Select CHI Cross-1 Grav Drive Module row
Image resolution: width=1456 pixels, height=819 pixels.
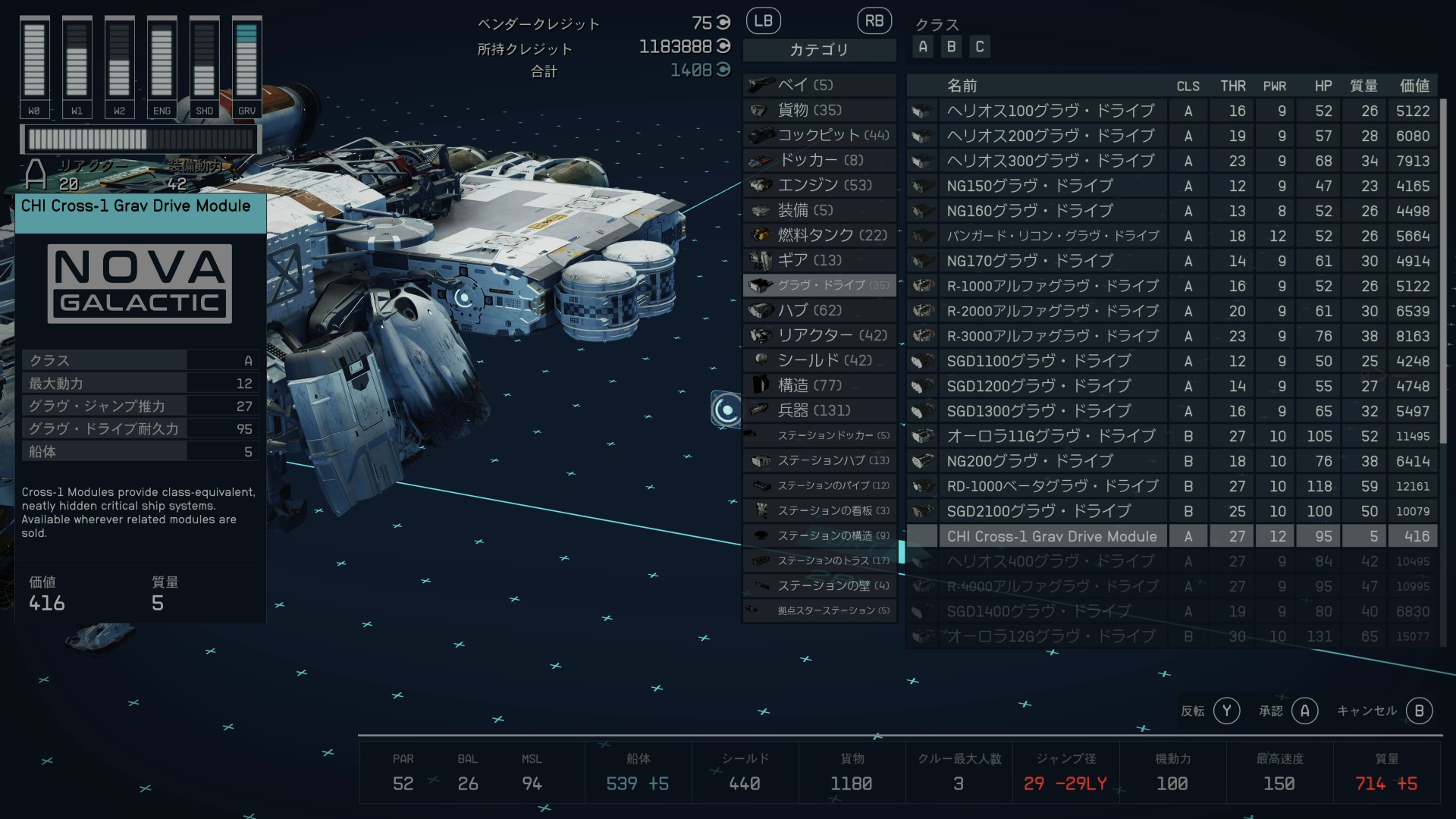[1052, 536]
